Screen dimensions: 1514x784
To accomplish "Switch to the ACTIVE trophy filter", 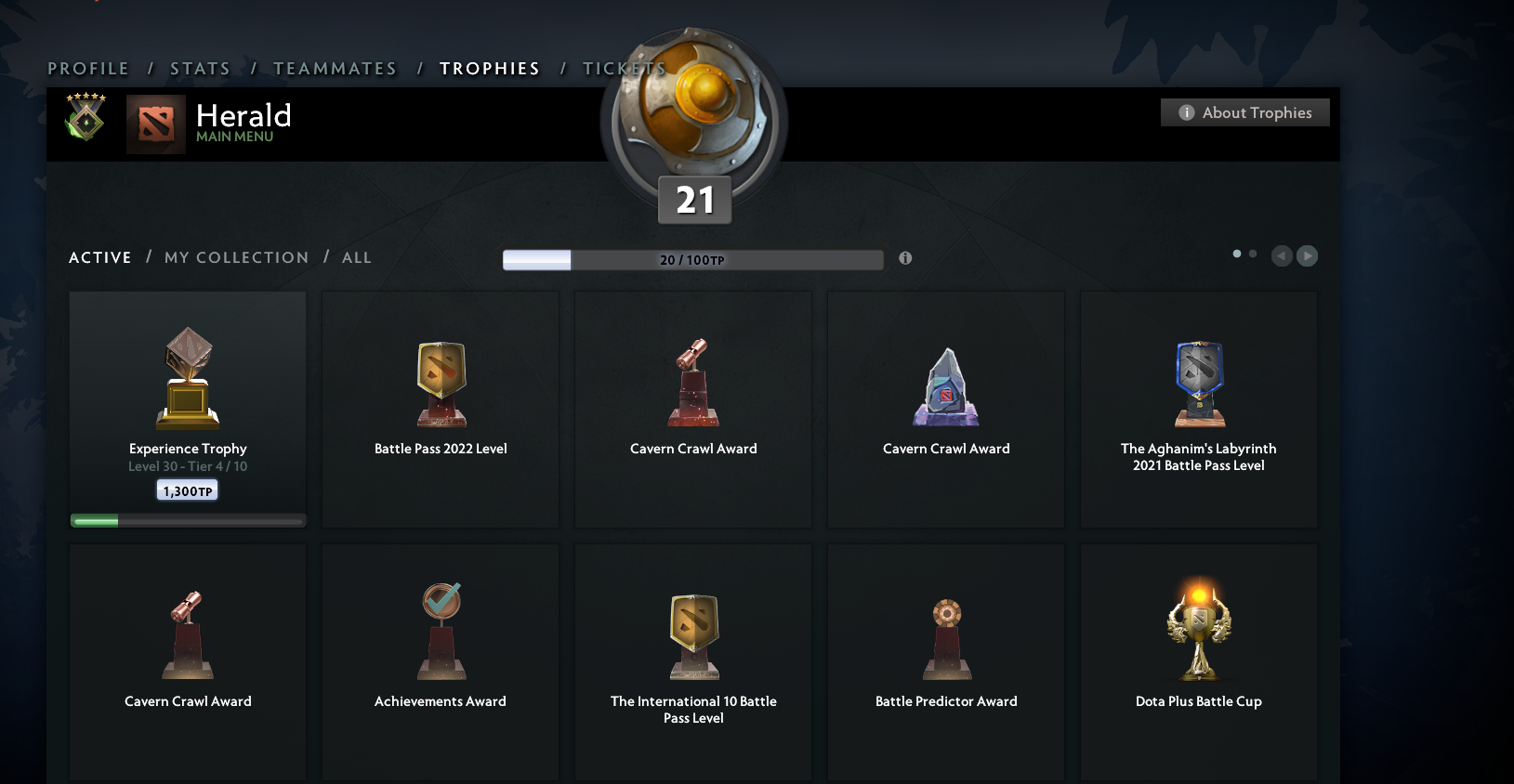I will 99,257.
